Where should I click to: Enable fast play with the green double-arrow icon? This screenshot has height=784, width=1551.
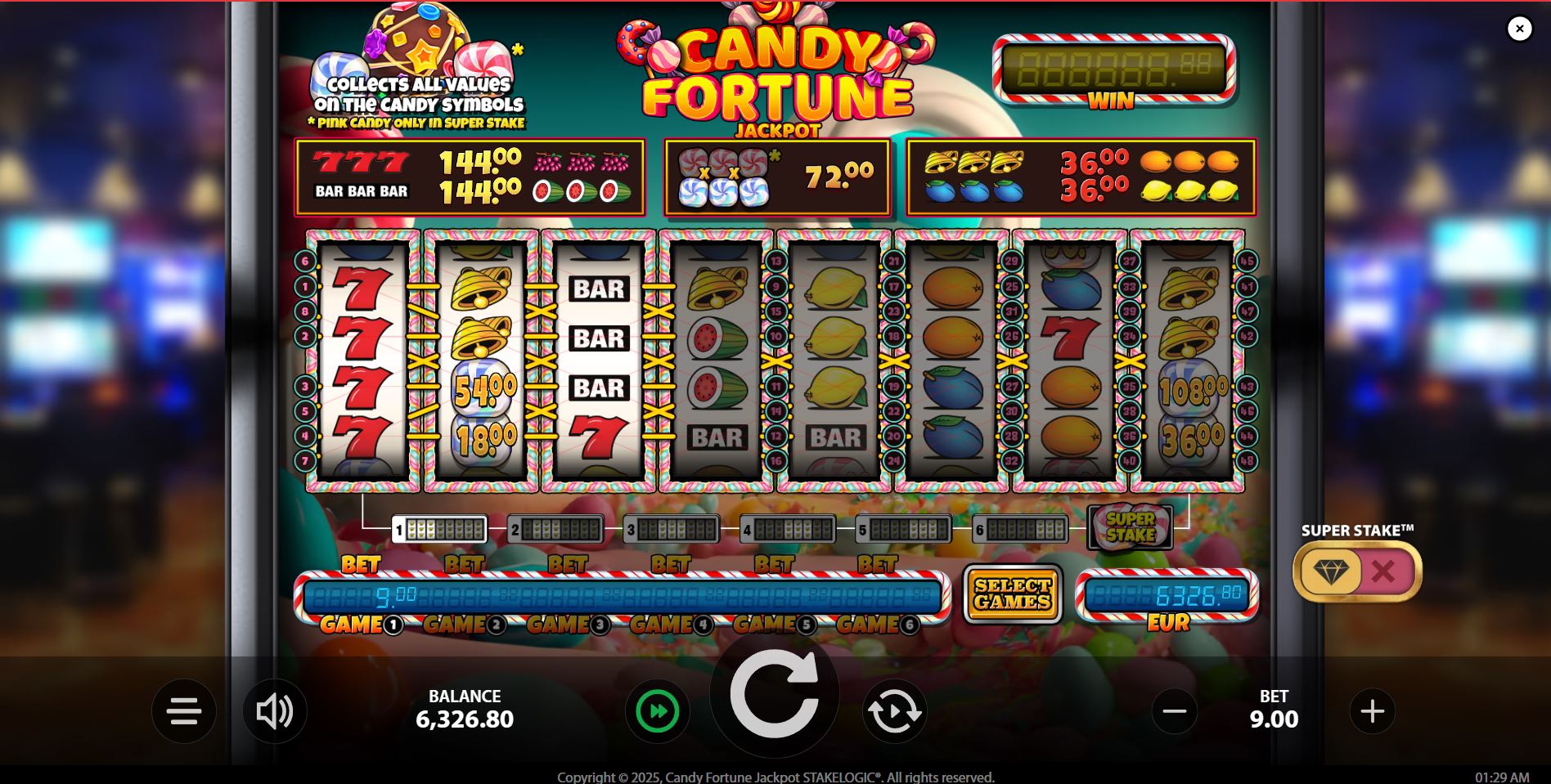(x=657, y=710)
